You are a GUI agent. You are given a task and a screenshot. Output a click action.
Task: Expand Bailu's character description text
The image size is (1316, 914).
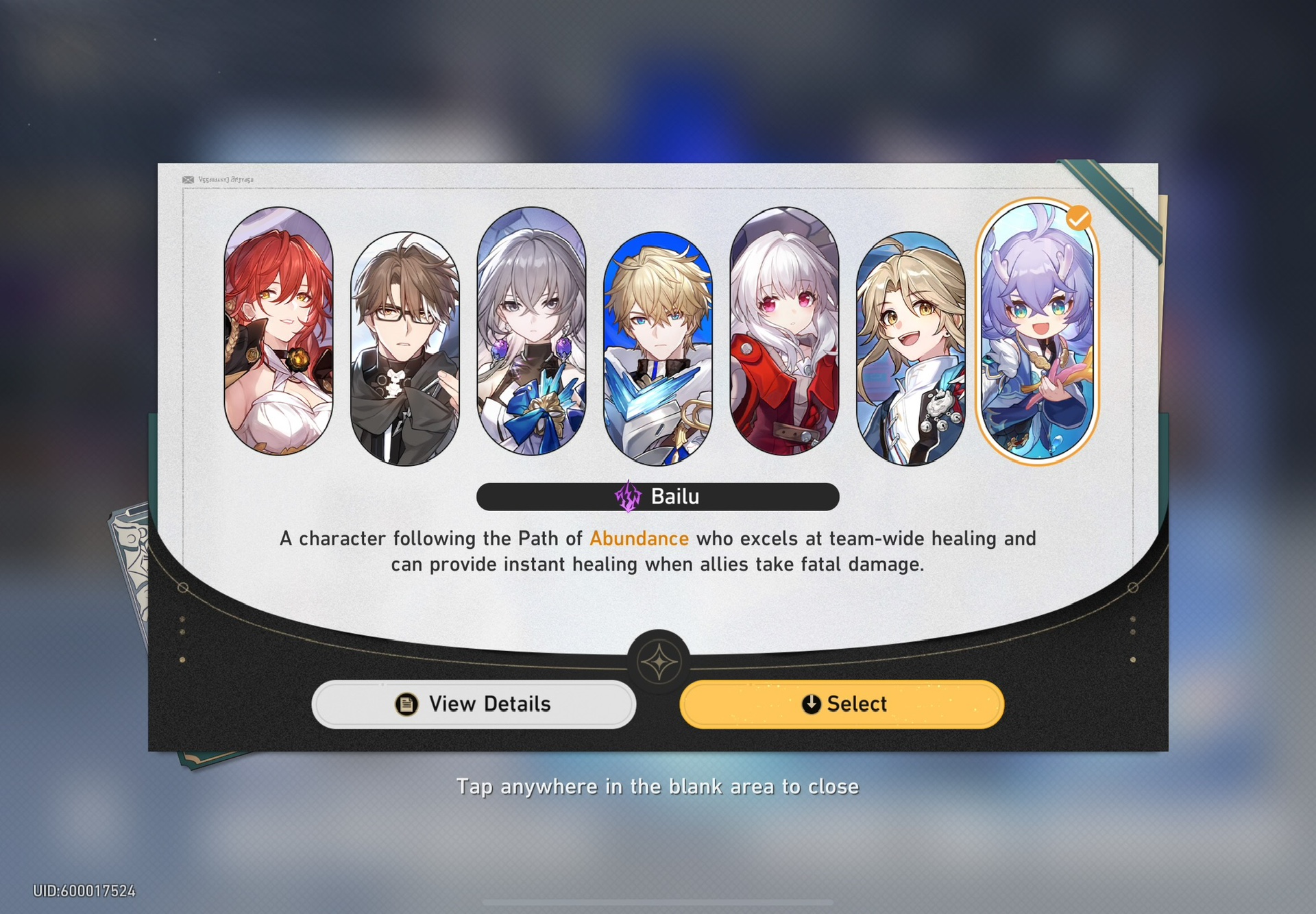click(657, 552)
